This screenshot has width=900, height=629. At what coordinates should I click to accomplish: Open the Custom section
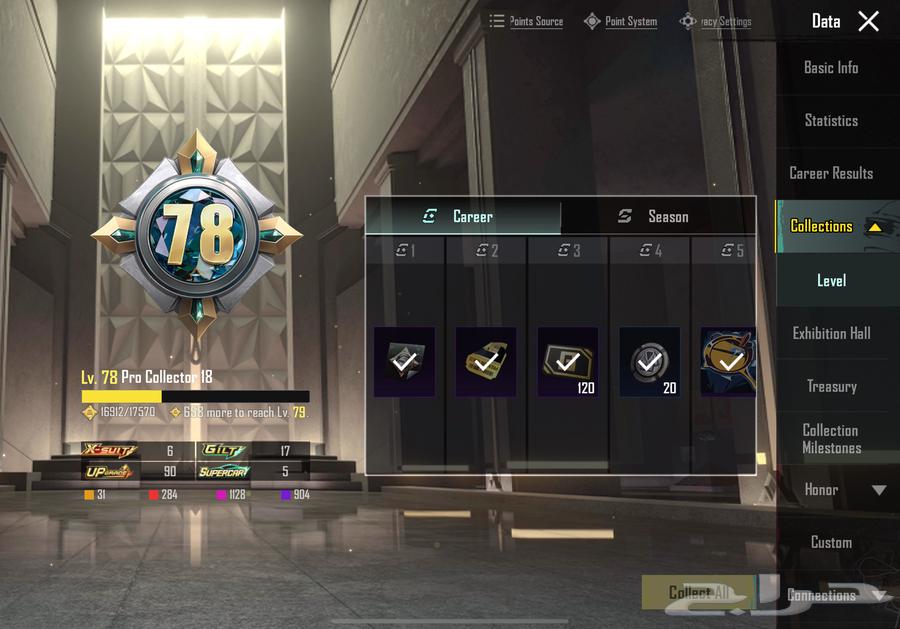(831, 542)
